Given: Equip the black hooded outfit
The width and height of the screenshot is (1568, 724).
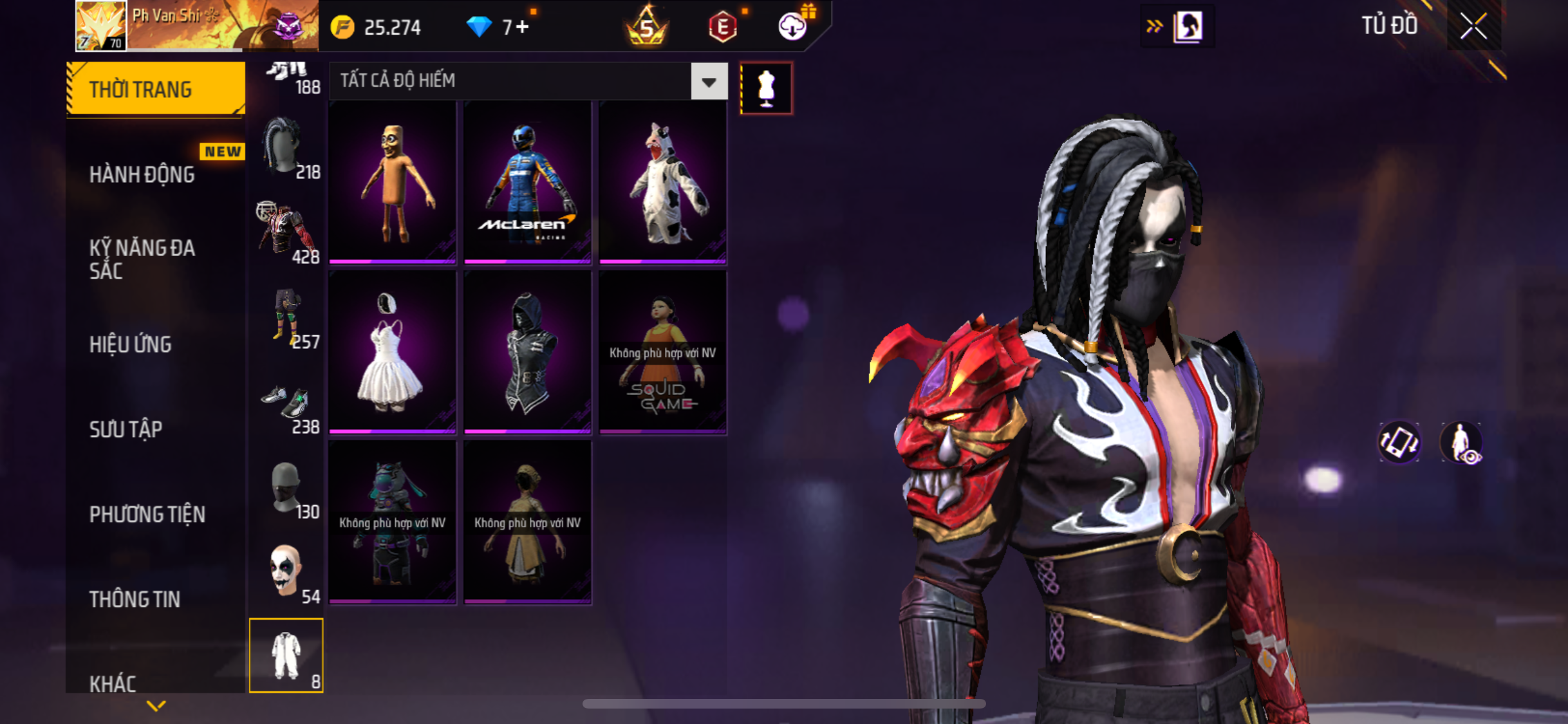Looking at the screenshot, I should click(x=527, y=352).
